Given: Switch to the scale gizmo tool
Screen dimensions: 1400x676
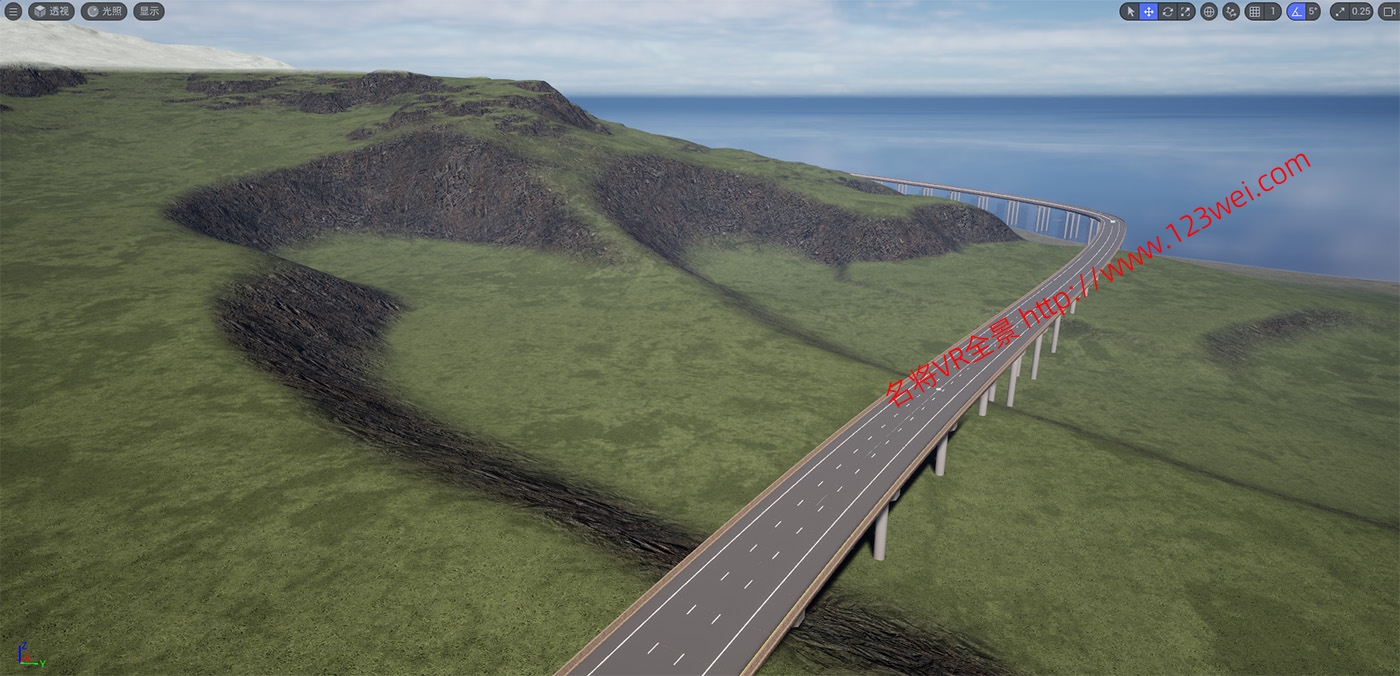Looking at the screenshot, I should [1186, 12].
